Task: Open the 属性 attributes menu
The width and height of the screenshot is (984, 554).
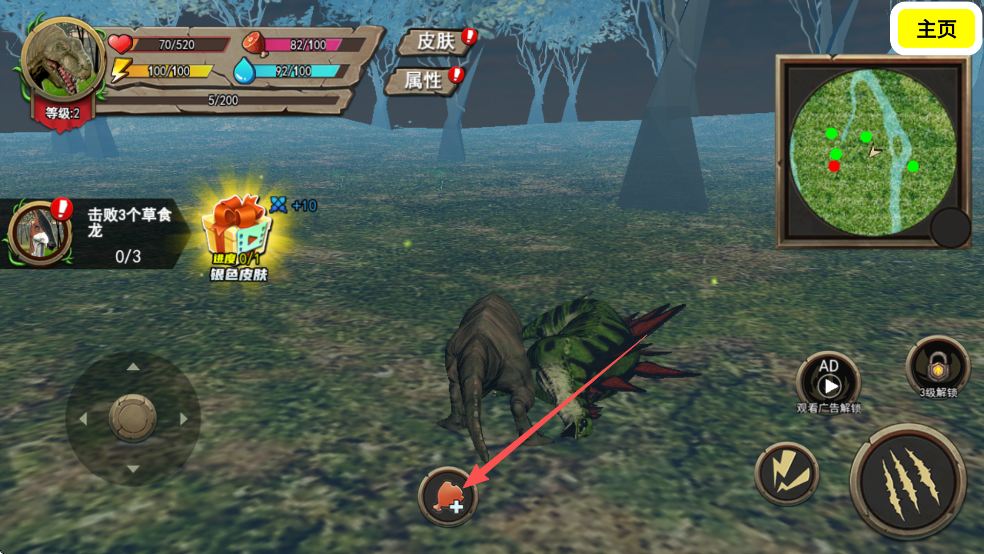Action: tap(423, 80)
